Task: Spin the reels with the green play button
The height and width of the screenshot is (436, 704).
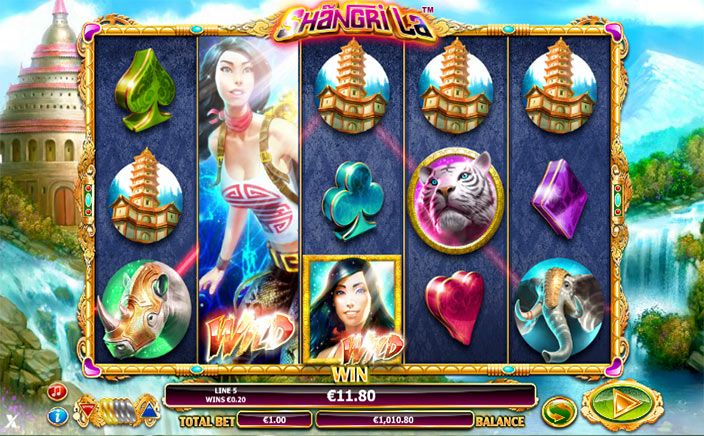Action: tap(621, 406)
